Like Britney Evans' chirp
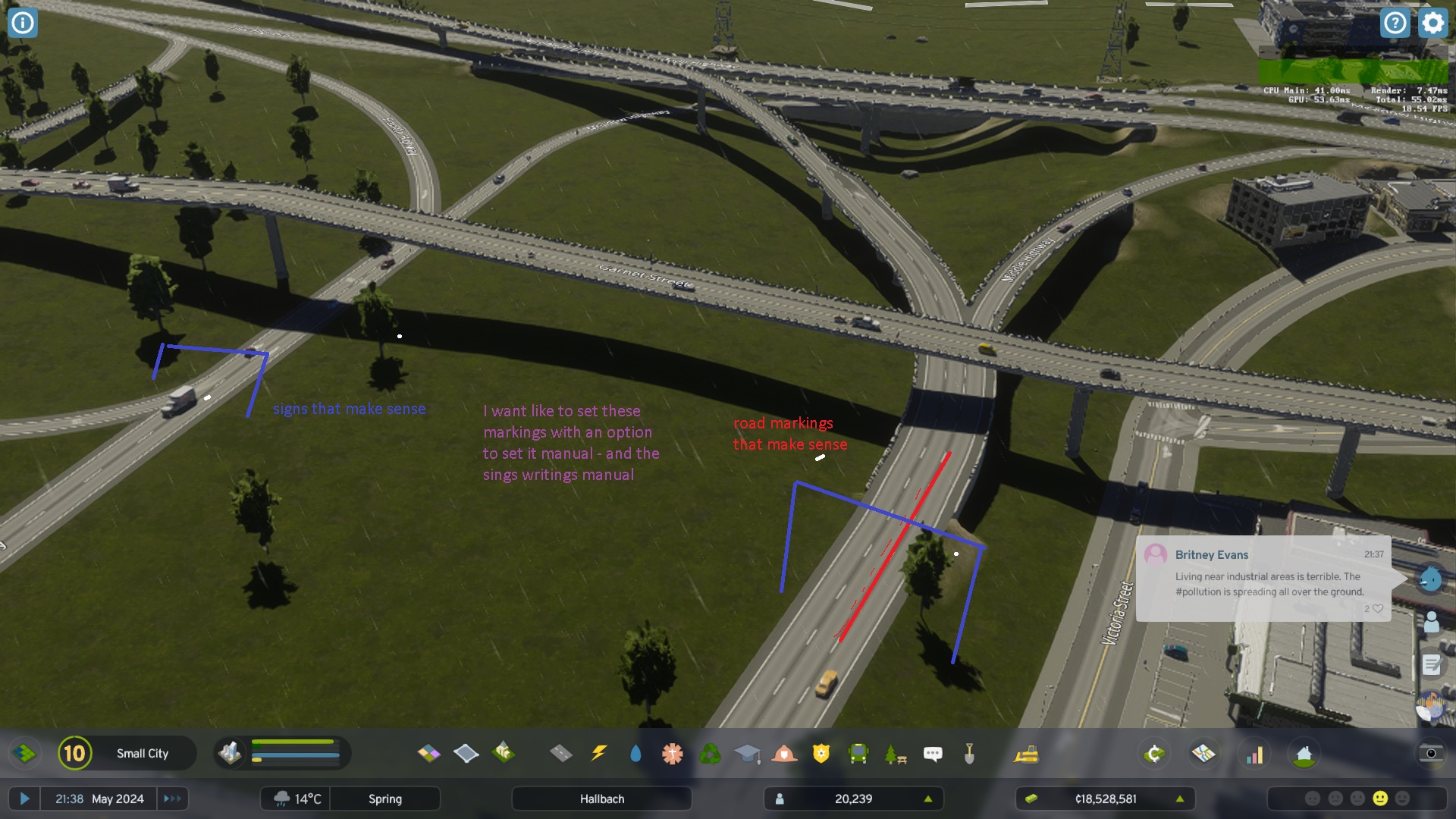The width and height of the screenshot is (1456, 819). point(1378,609)
